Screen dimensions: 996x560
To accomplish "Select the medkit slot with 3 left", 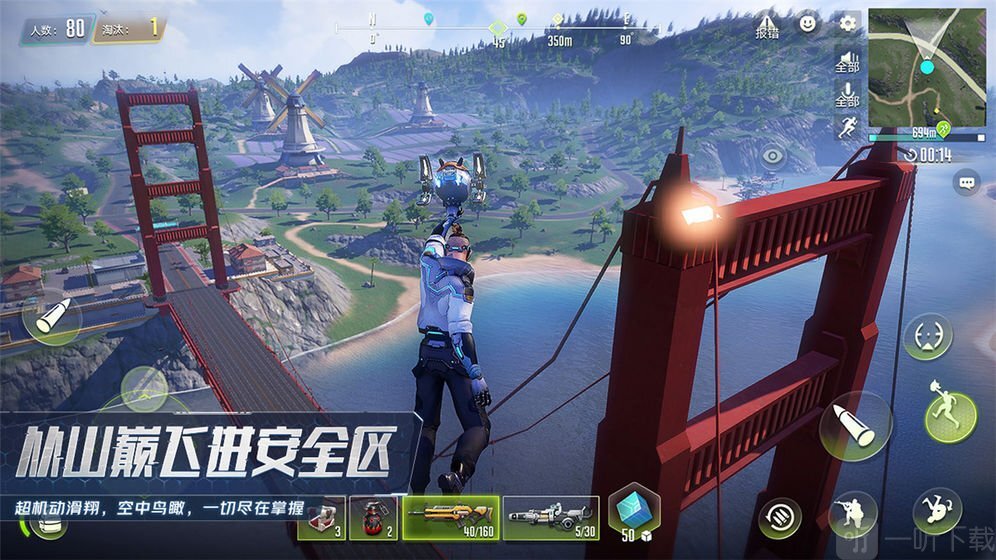I will click(x=321, y=518).
